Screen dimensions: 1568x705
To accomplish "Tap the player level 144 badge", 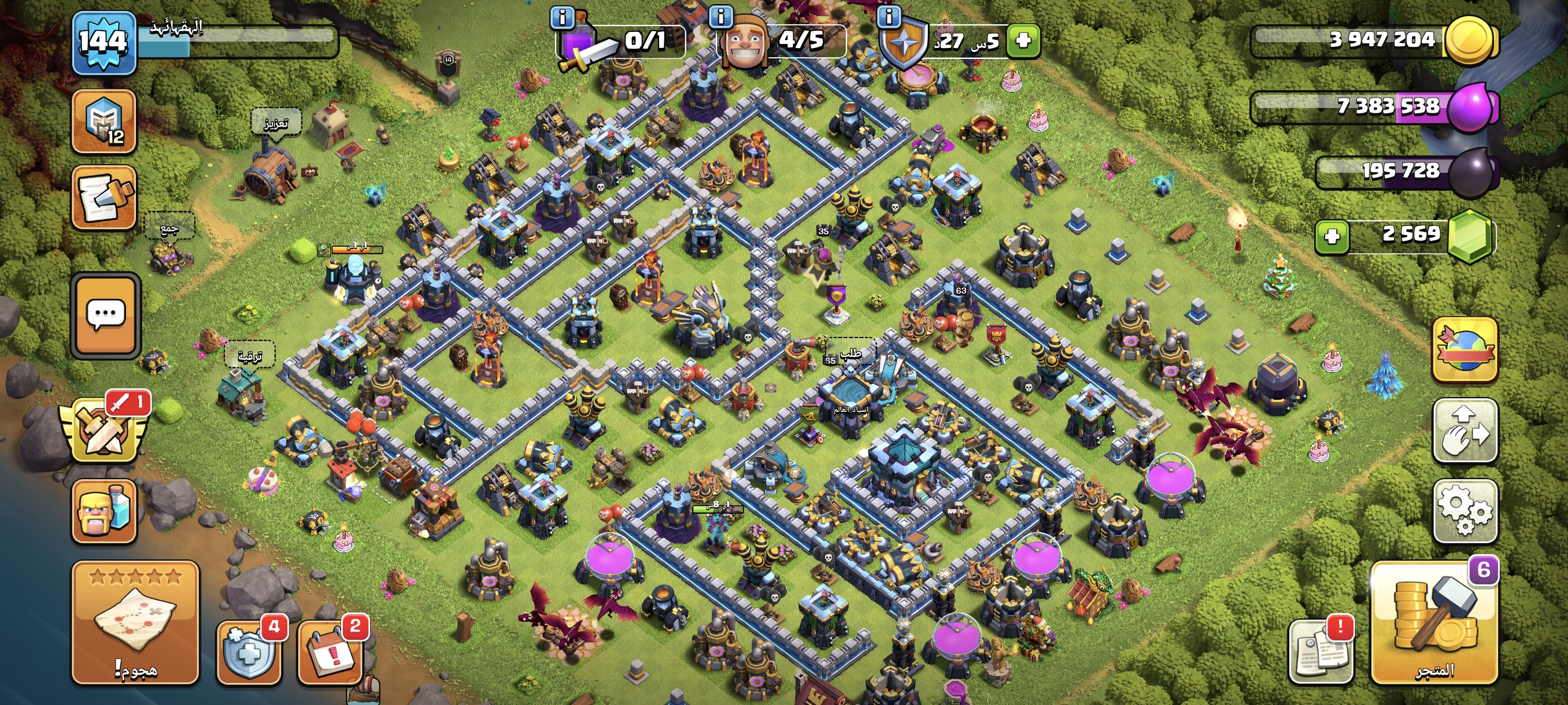I will pos(103,43).
